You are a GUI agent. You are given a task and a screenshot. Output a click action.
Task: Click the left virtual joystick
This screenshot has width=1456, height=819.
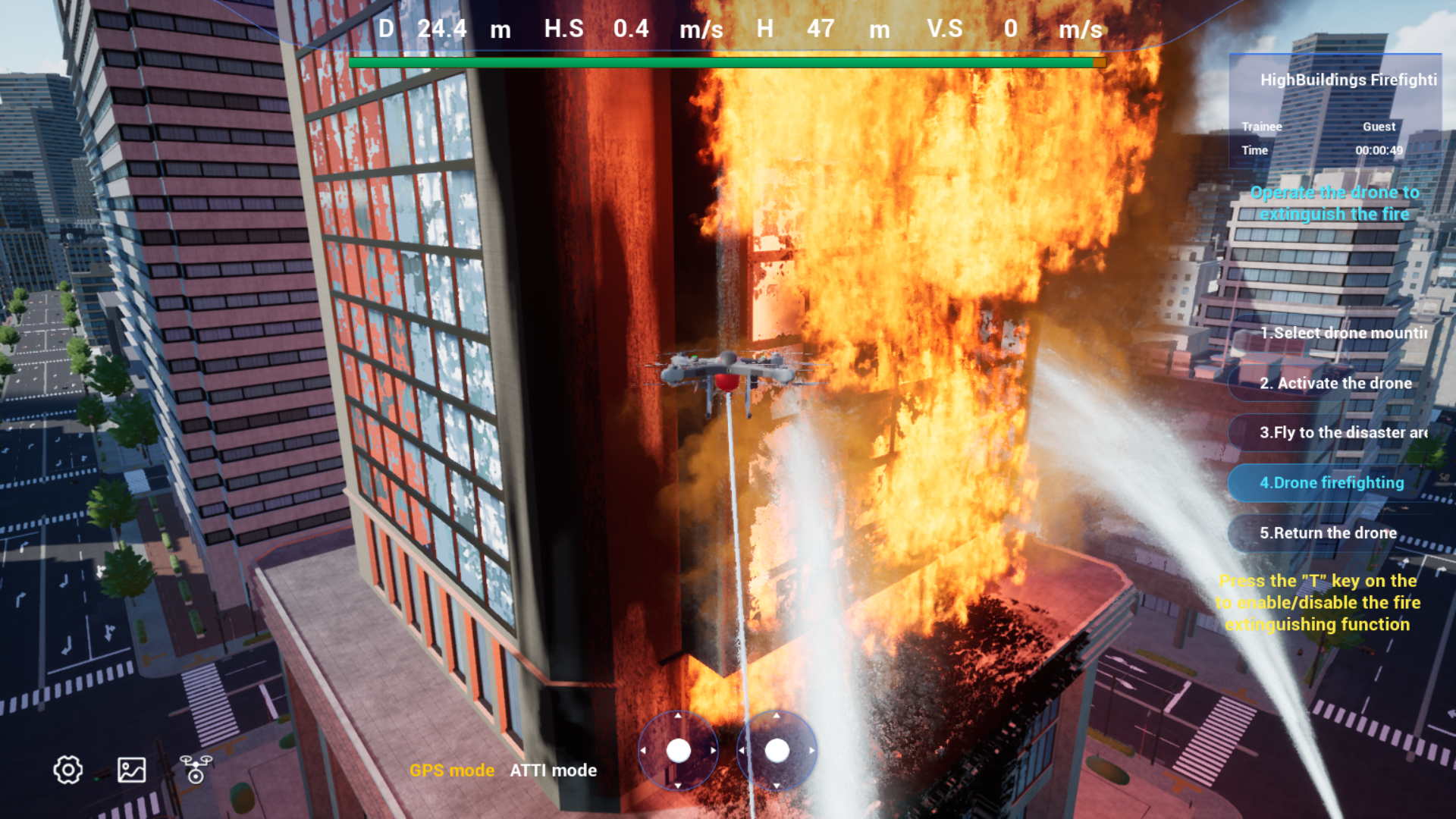point(678,751)
